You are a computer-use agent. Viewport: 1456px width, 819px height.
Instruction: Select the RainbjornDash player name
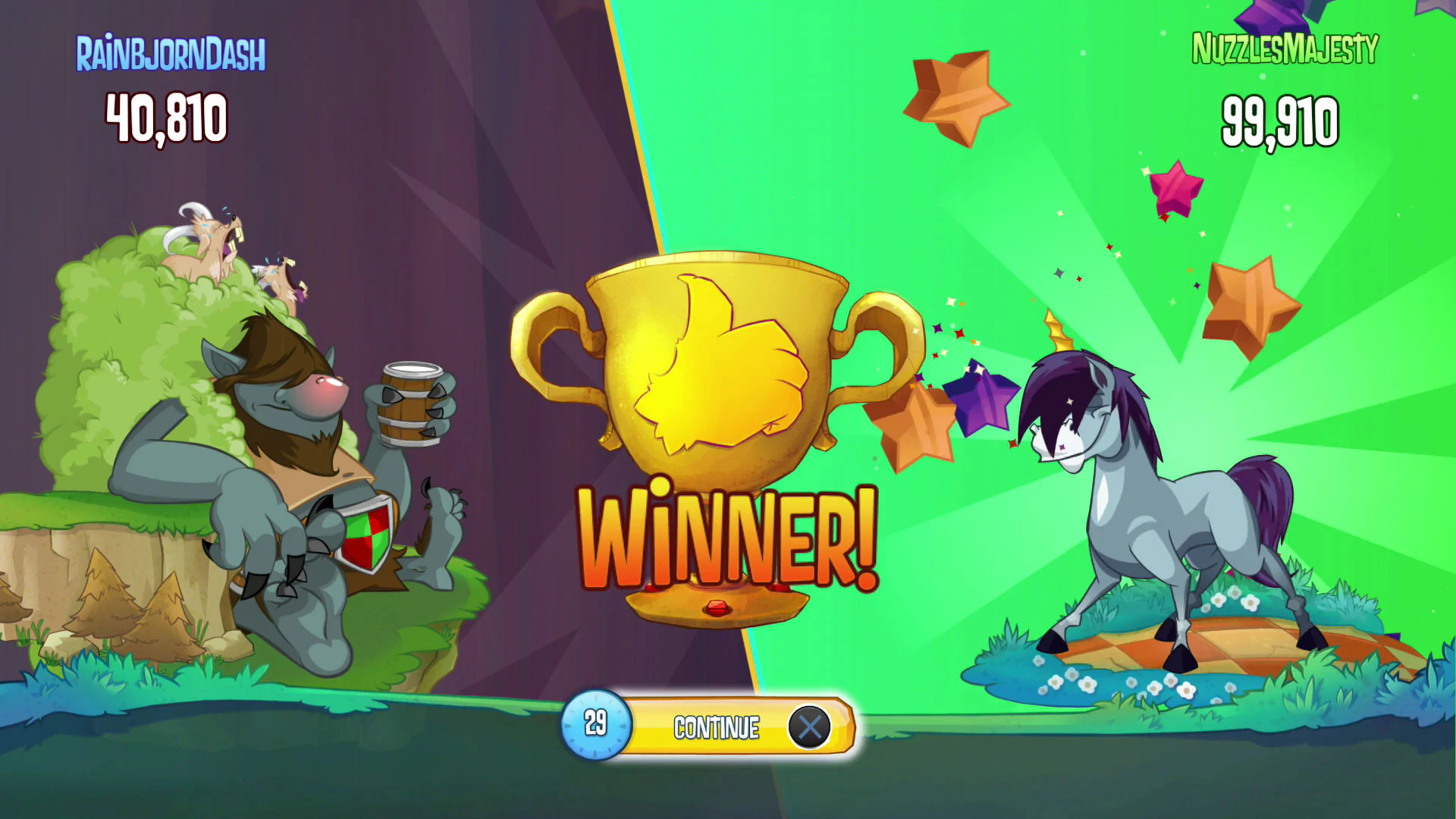coord(171,53)
